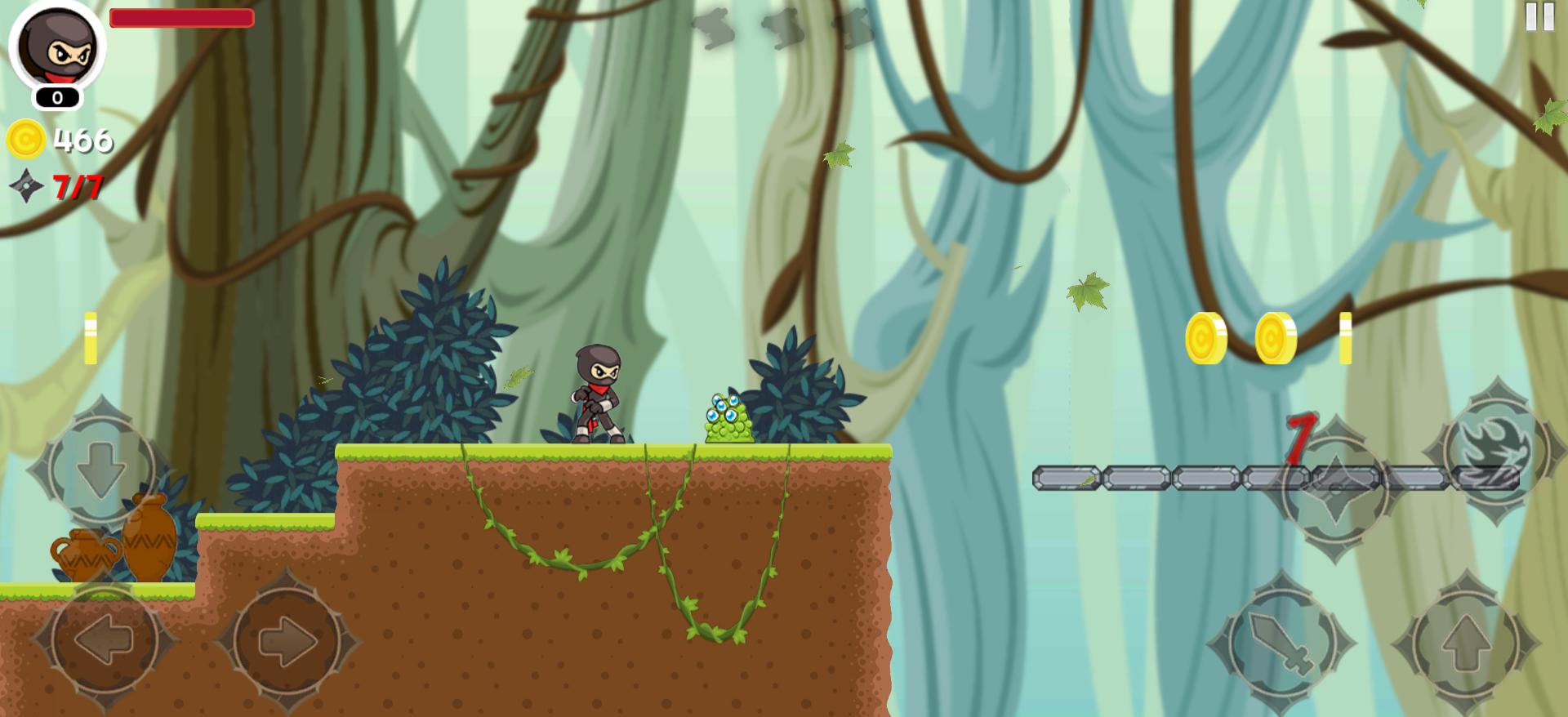Screen dimensions: 1568x717
Task: Throw a shuriken with the shuriken button
Action: [1335, 490]
